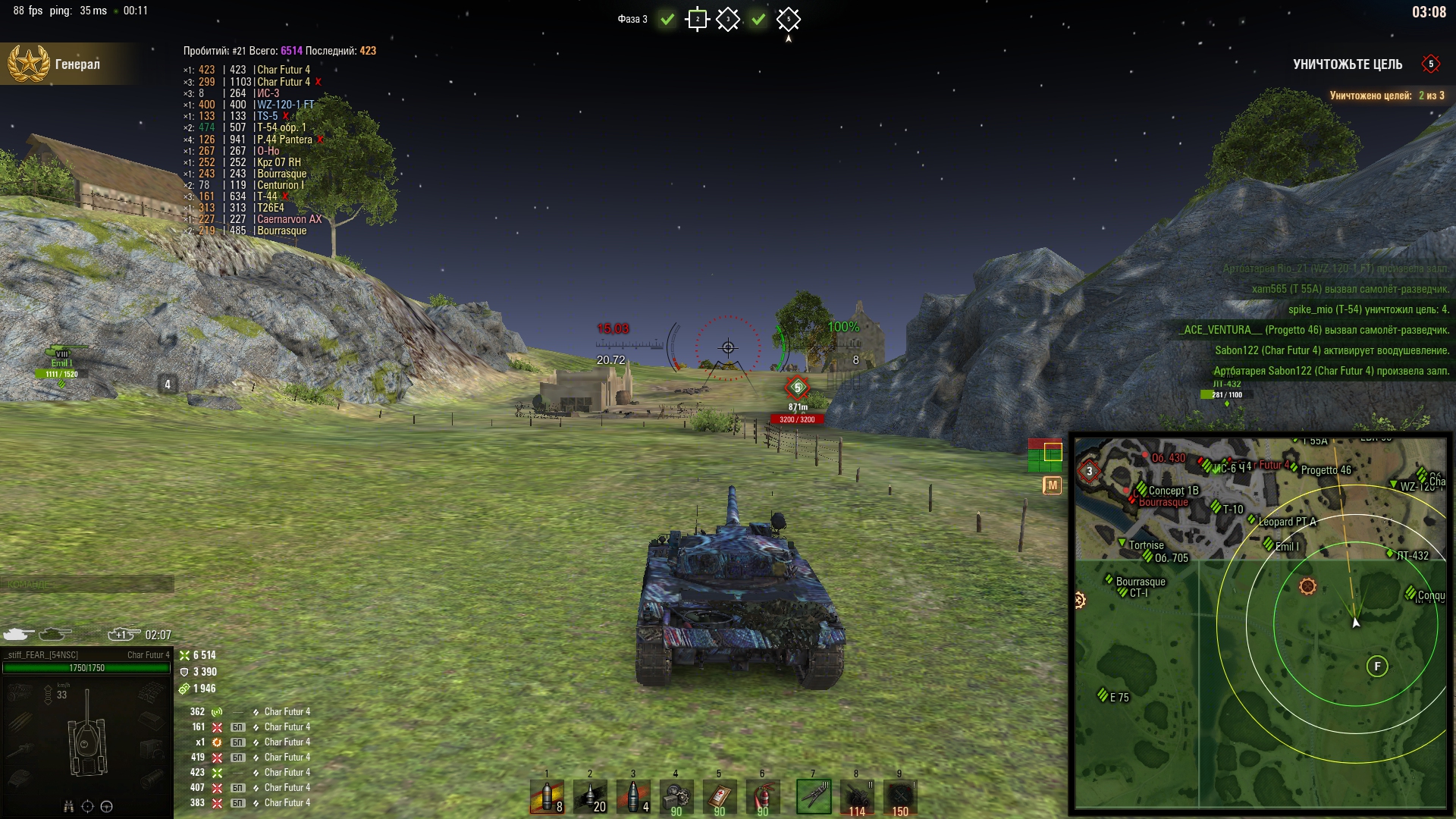Select the artillery strike reserve
The width and height of the screenshot is (1456, 819).
[857, 798]
